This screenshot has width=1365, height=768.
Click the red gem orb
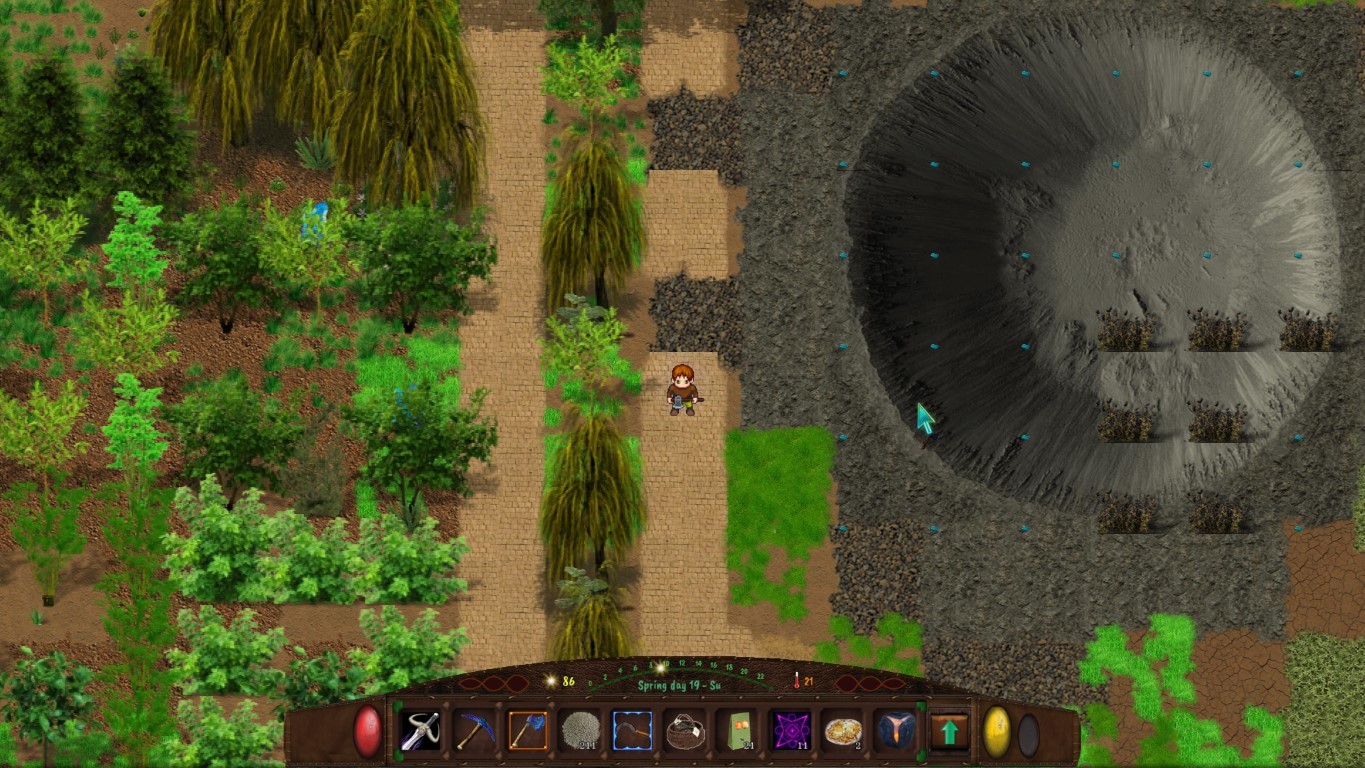[368, 731]
